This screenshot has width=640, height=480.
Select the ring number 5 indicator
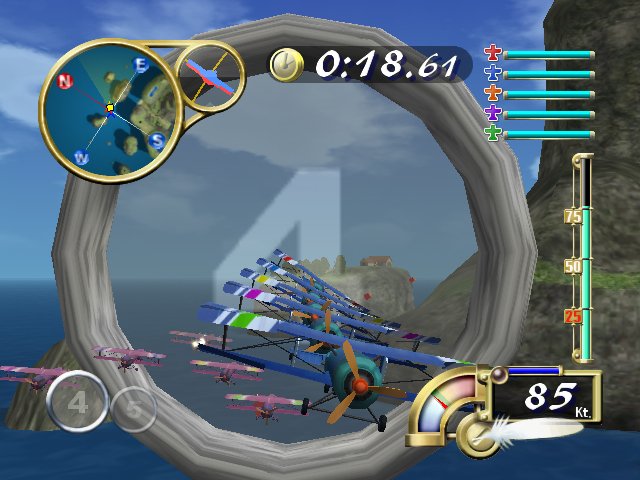pyautogui.click(x=132, y=408)
